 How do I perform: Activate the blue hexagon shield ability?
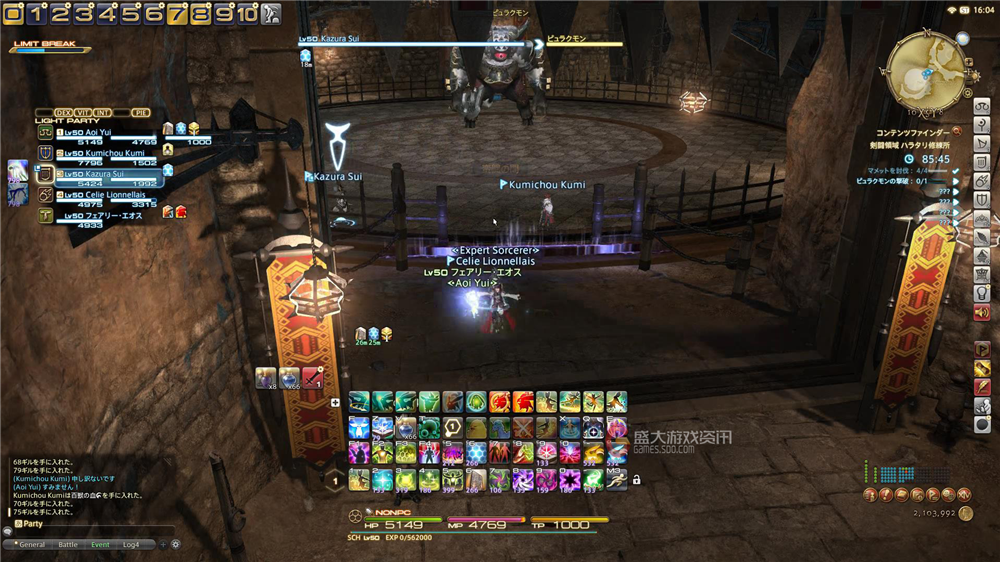pyautogui.click(x=477, y=452)
